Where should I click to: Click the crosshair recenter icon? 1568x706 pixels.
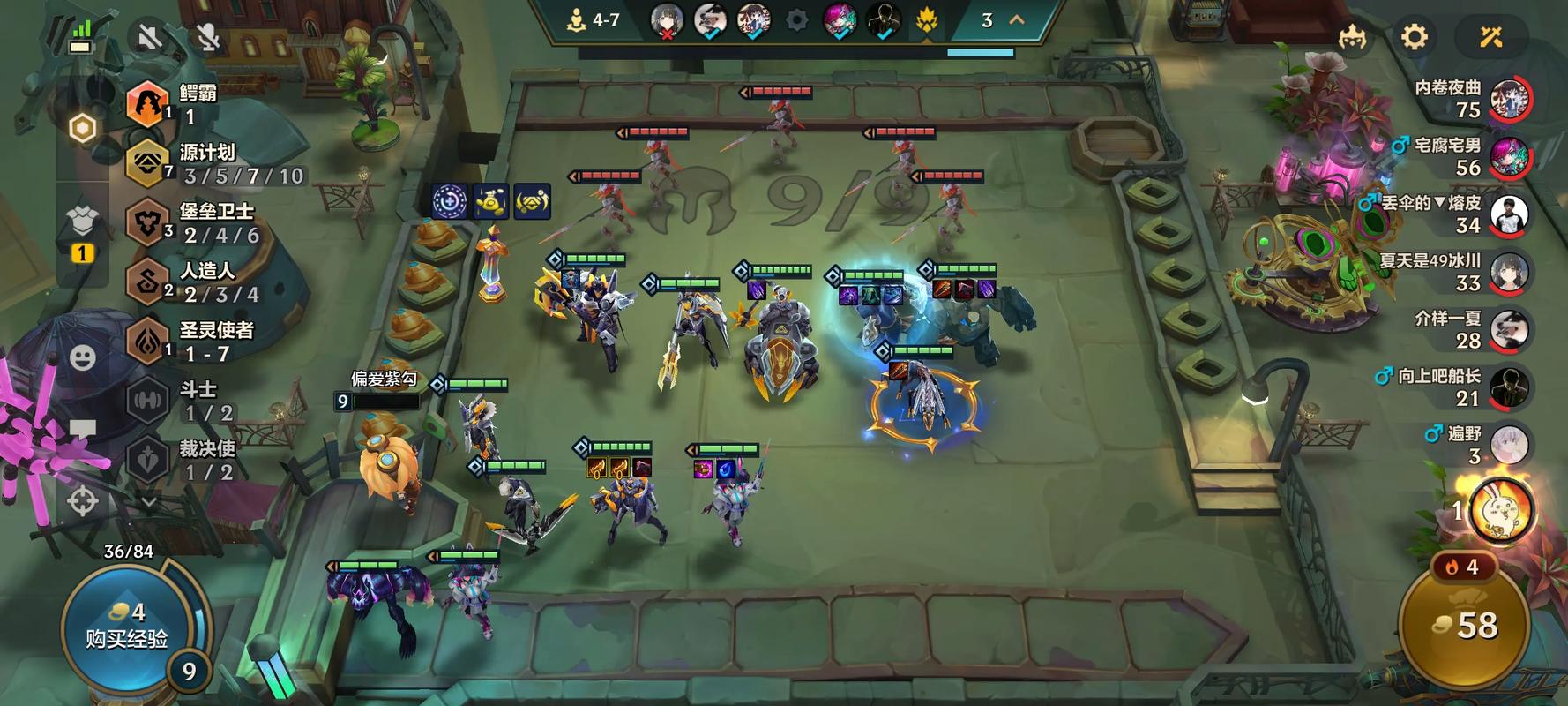(x=83, y=501)
